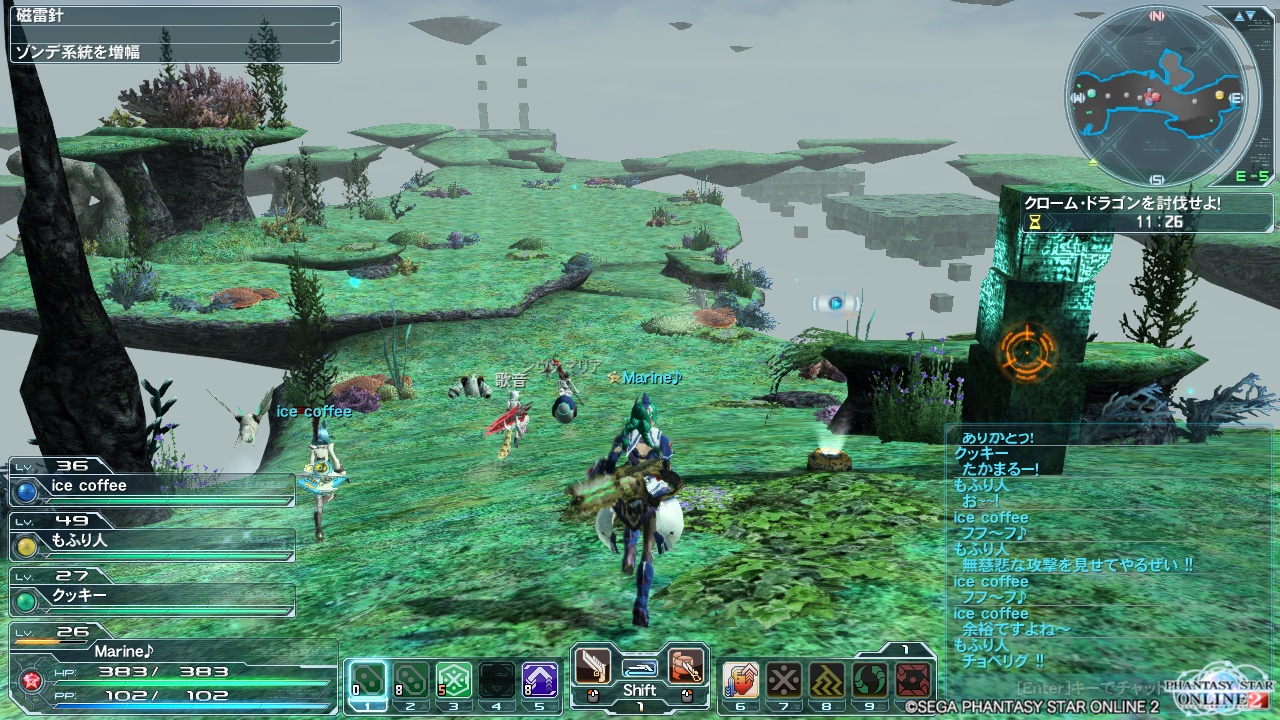
Task: Select the equipped weapon icon above Shift
Action: [x=639, y=666]
